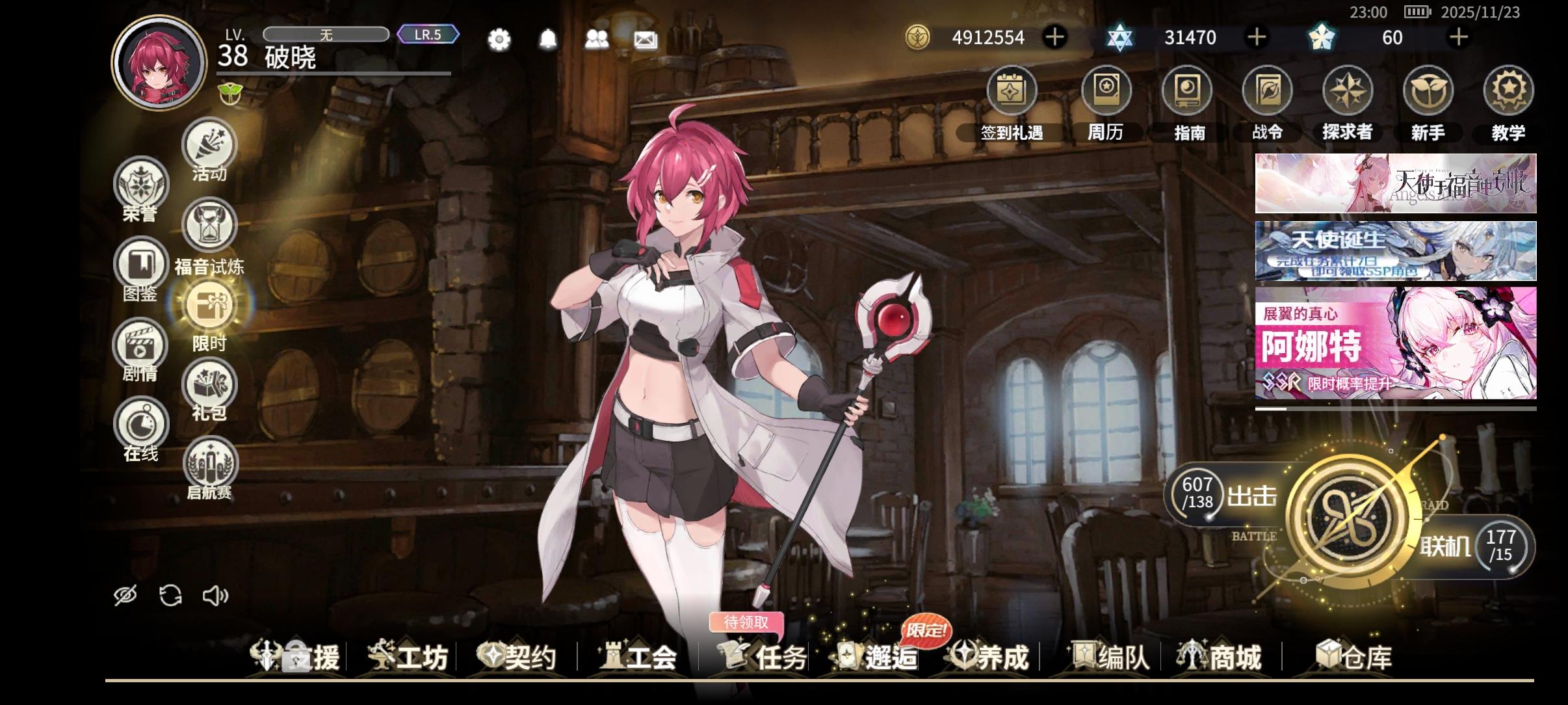Screen dimensions: 1568x705
Task: Hide the UI with the eye toggle
Action: pyautogui.click(x=125, y=594)
